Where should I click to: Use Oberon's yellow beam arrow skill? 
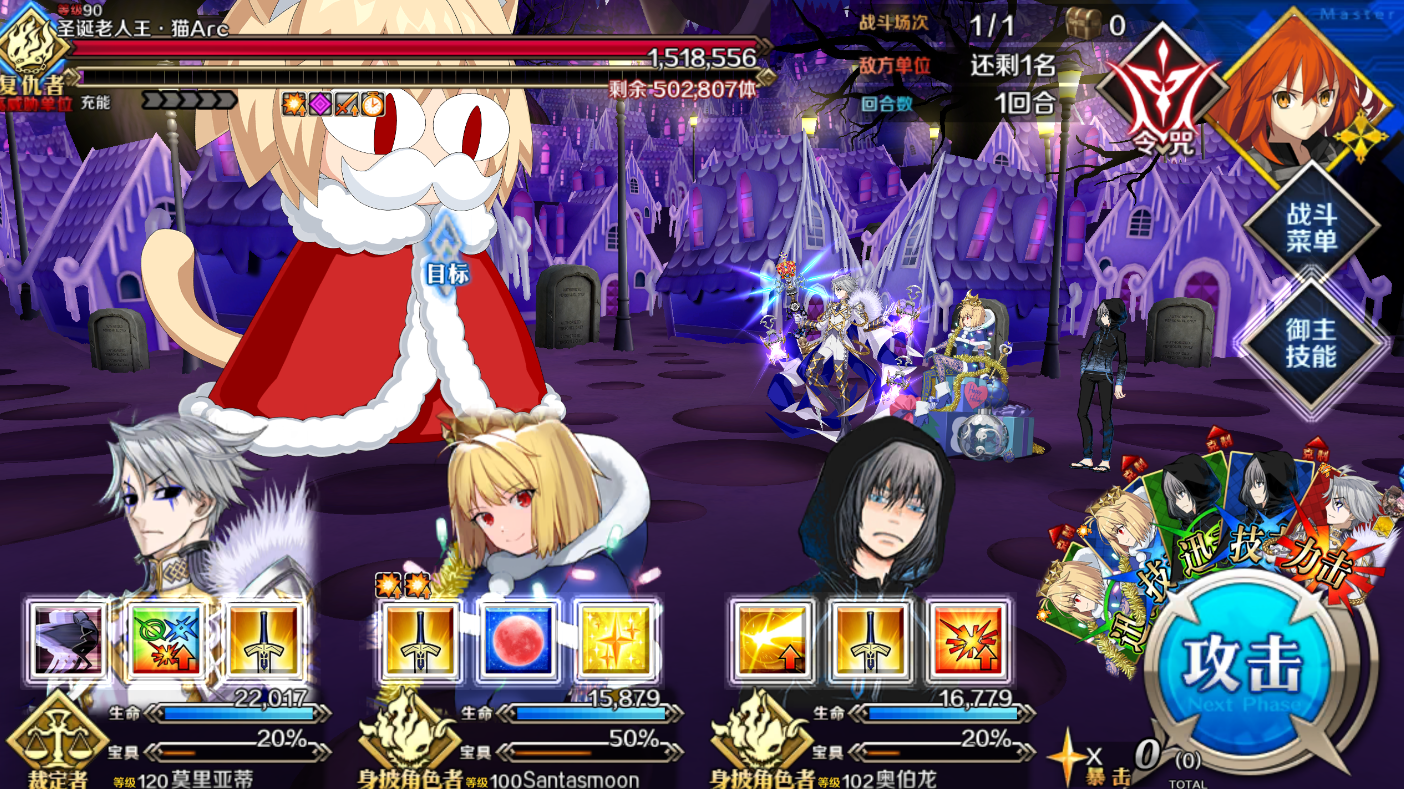pos(772,641)
